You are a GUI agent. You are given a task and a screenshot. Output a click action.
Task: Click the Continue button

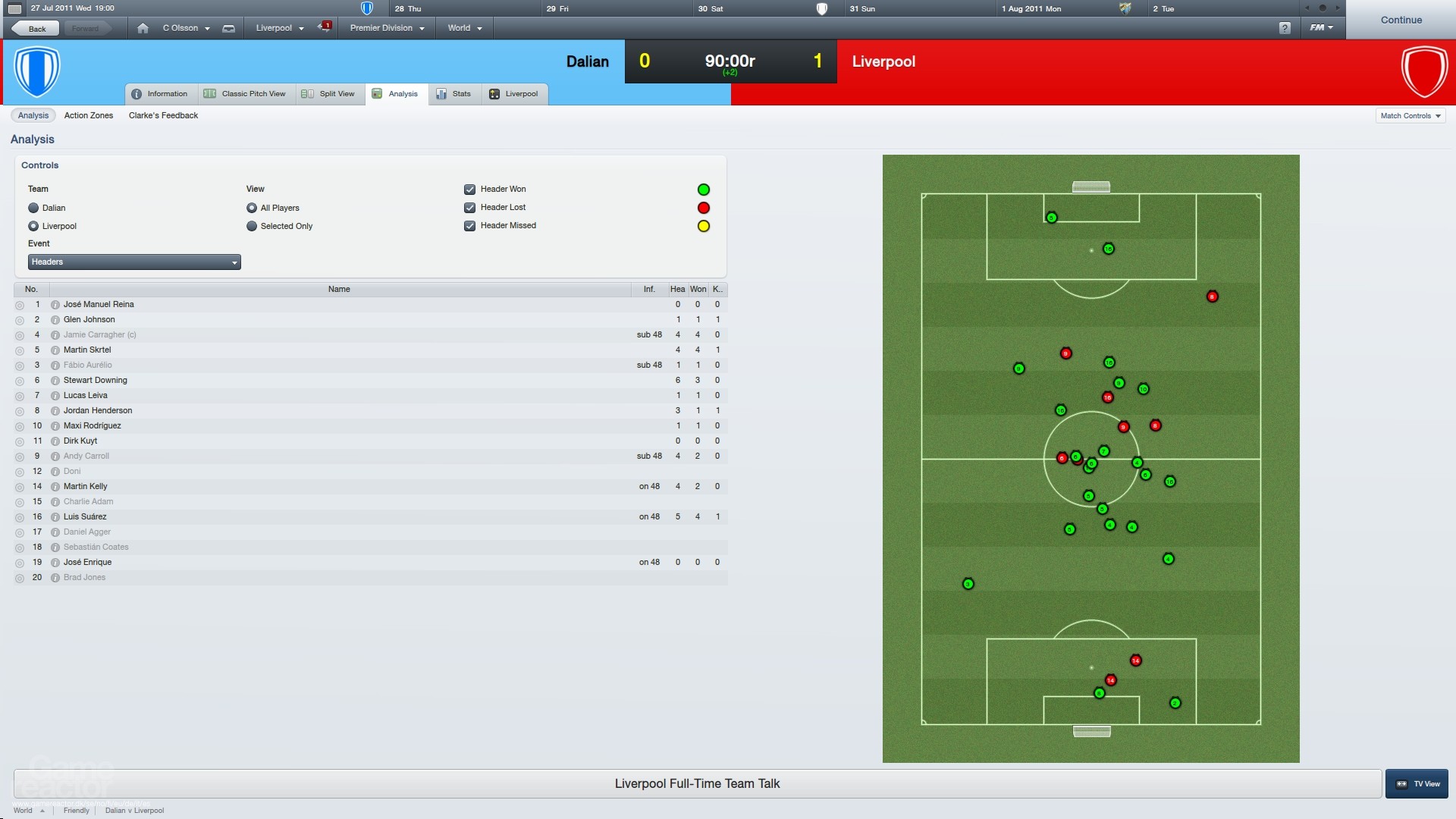click(1401, 20)
